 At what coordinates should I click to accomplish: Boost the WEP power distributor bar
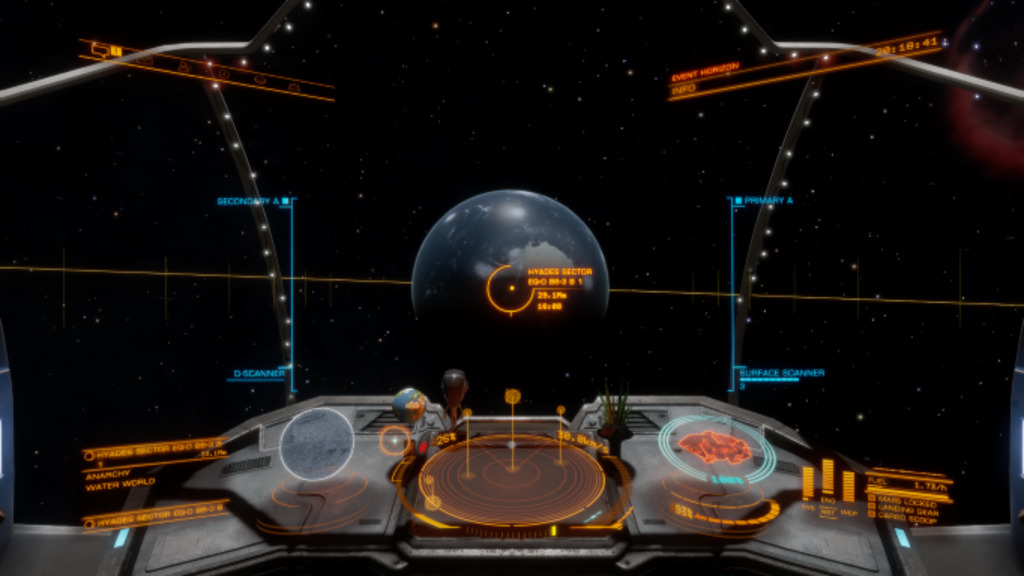click(848, 486)
